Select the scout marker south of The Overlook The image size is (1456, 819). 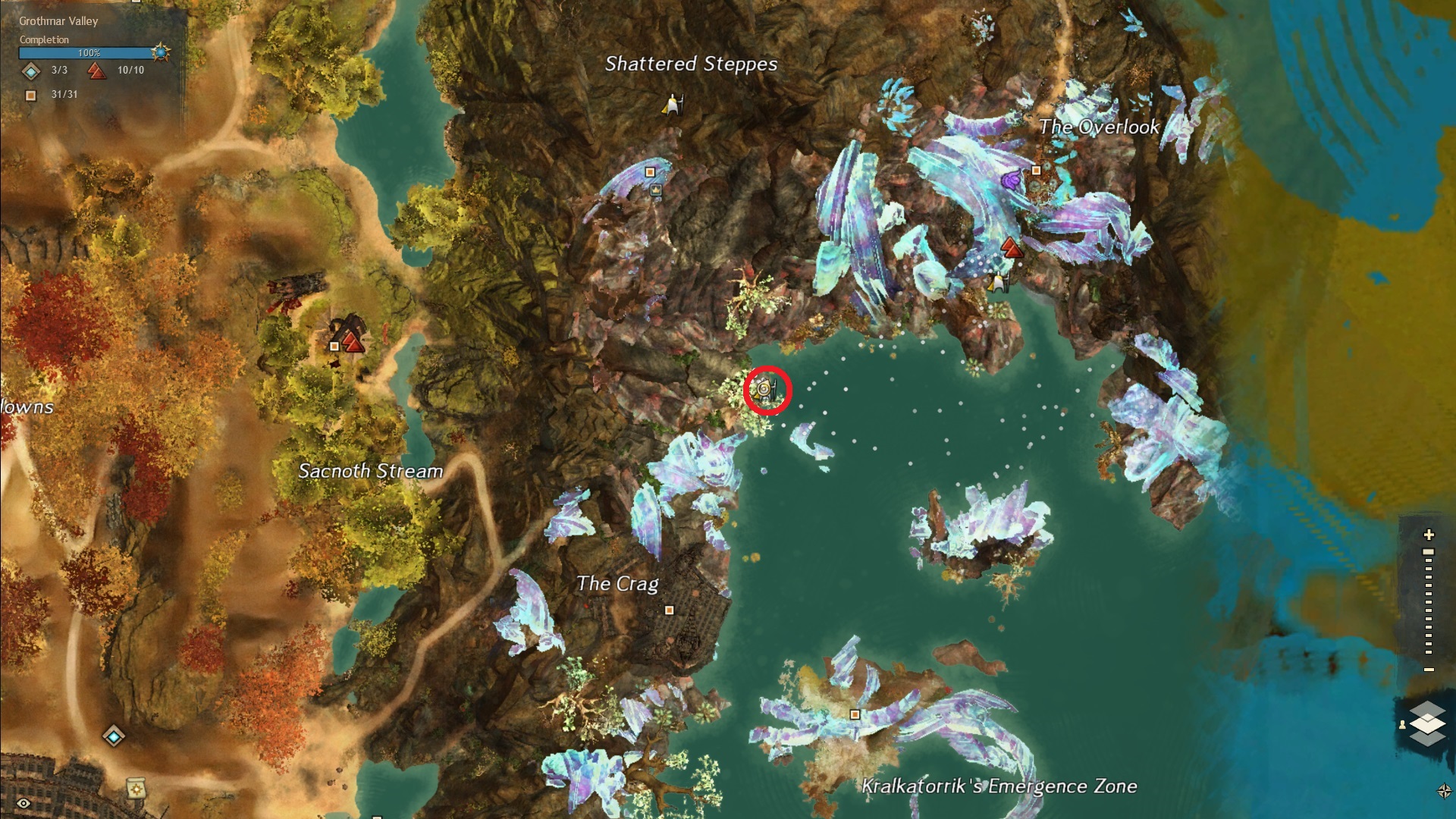998,284
